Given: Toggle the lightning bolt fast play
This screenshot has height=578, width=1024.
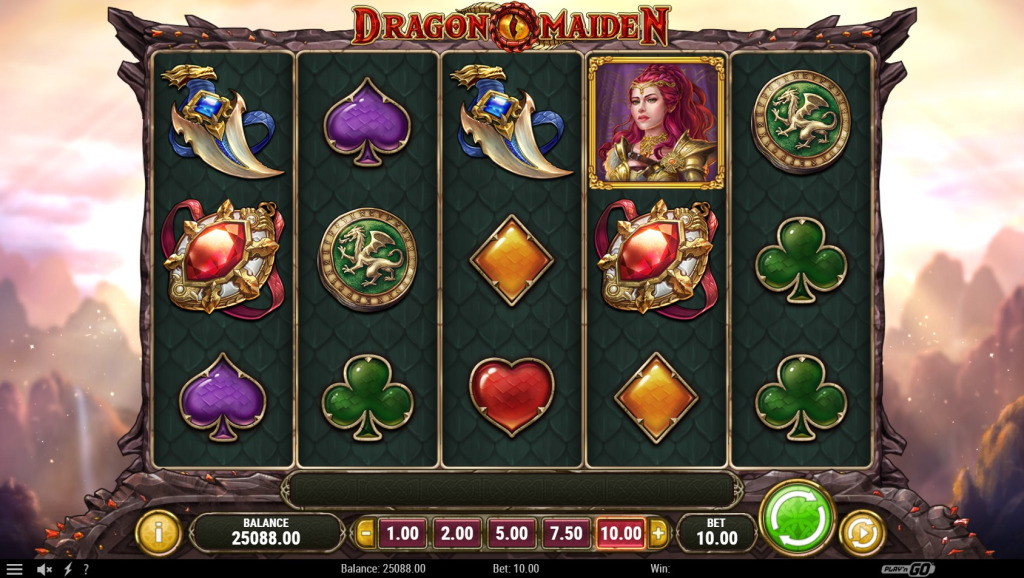Looking at the screenshot, I should [67, 569].
